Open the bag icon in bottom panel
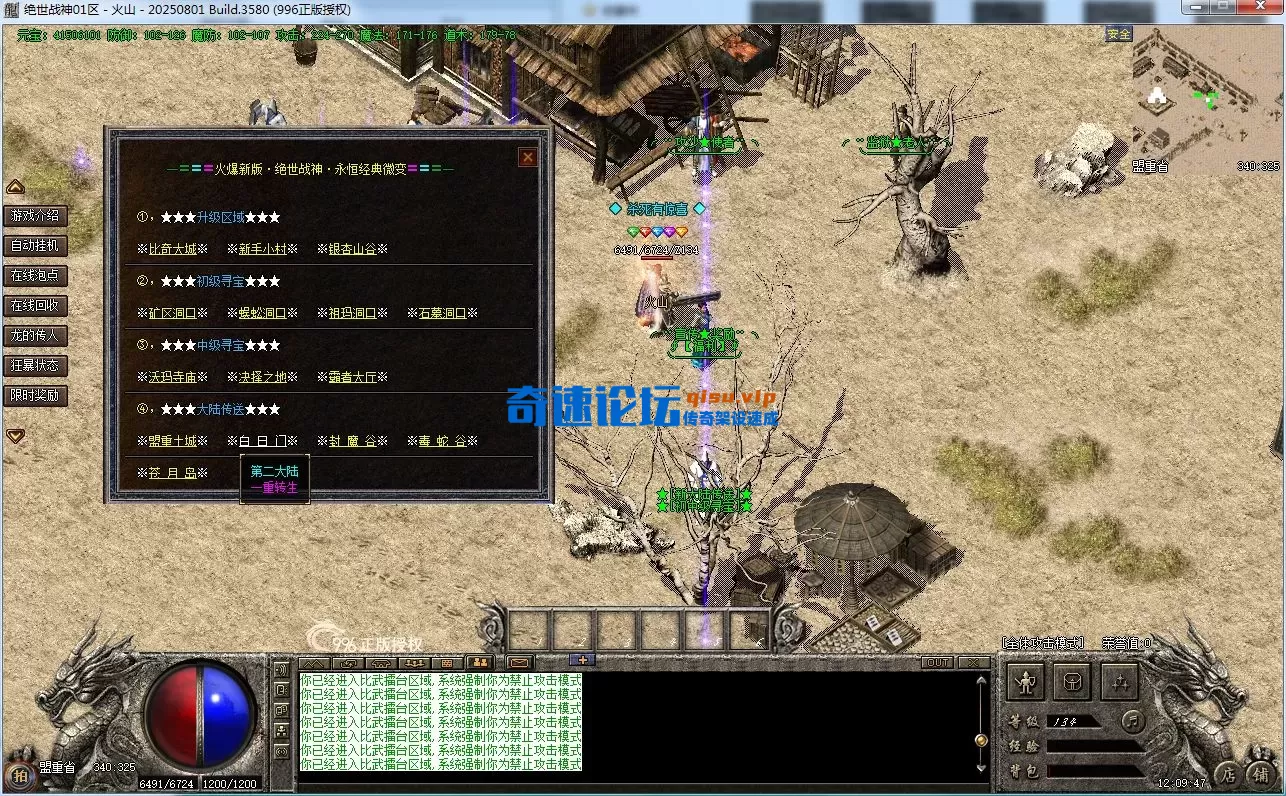 tap(1072, 682)
